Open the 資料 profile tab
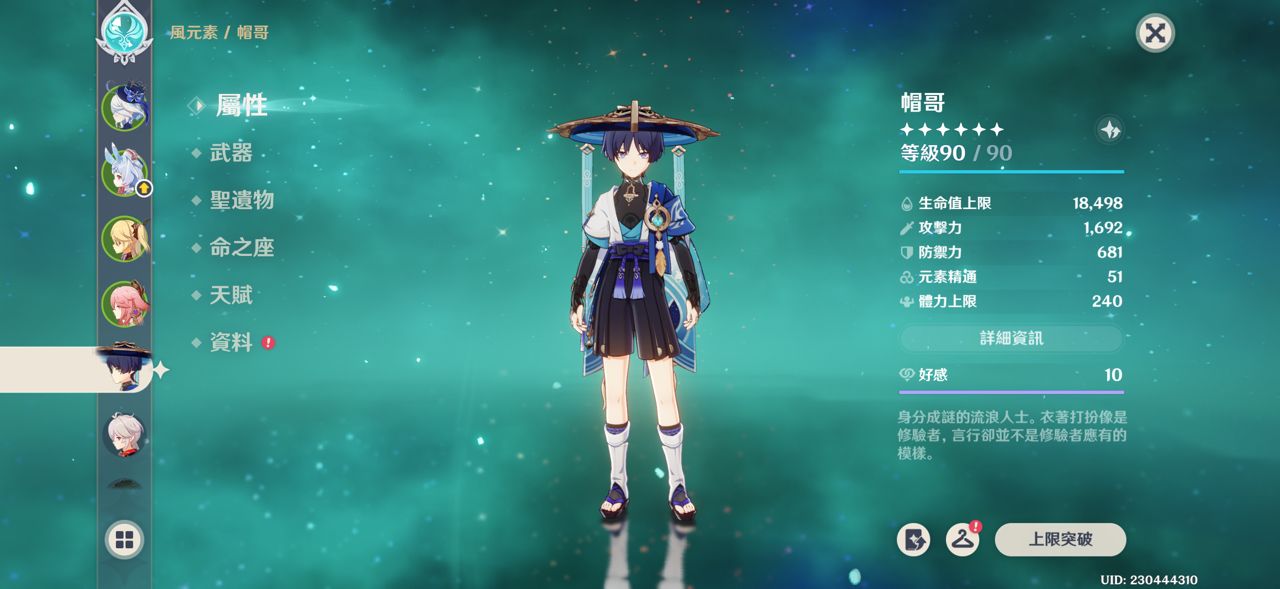The image size is (1280, 589). click(x=231, y=343)
